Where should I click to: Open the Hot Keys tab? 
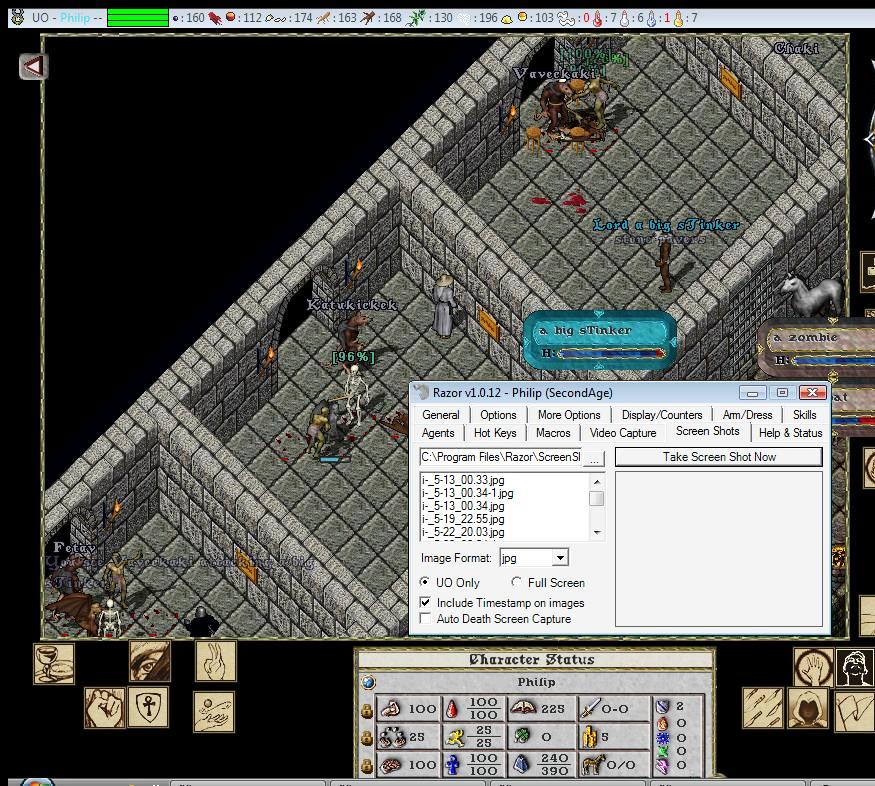click(495, 433)
